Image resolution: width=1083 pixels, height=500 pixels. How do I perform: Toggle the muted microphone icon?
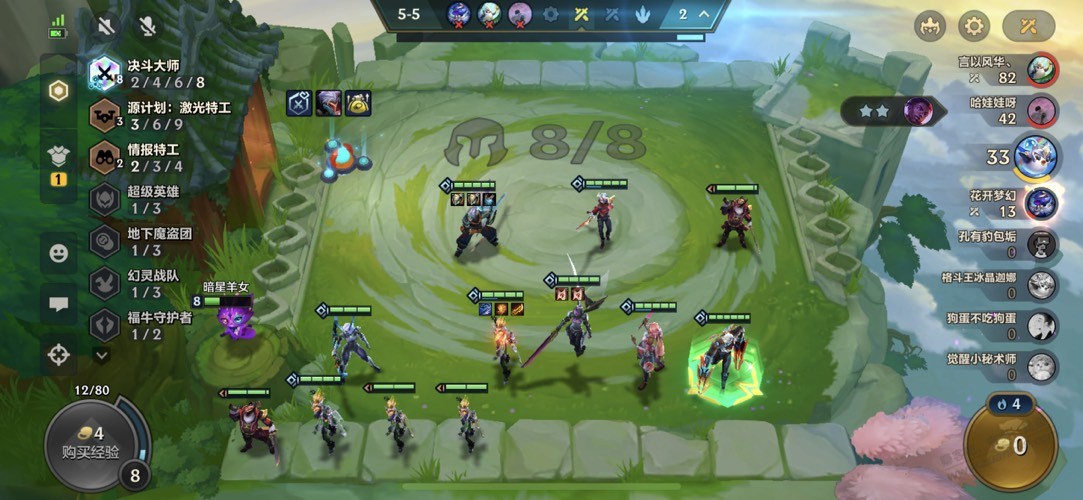148,26
